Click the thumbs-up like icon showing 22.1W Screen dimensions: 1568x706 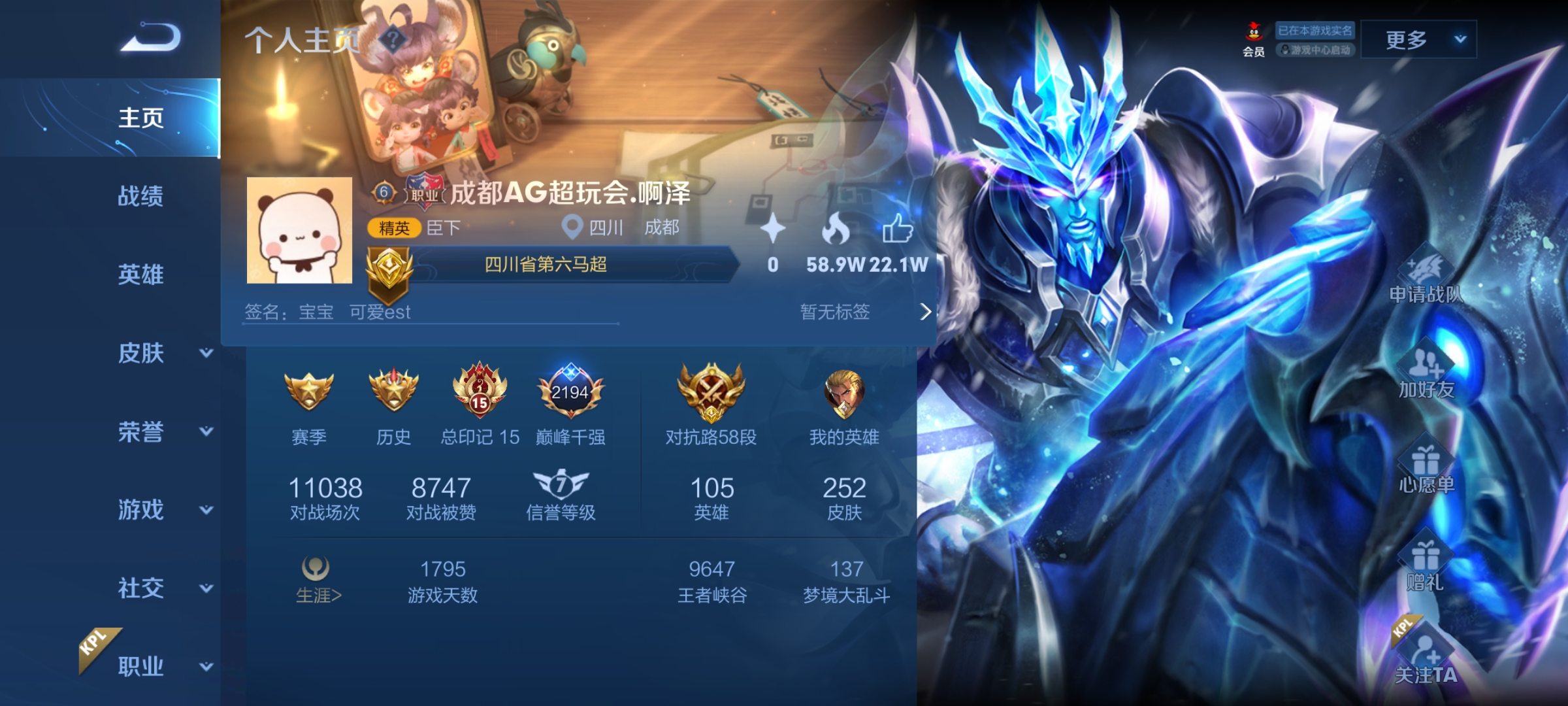pos(900,230)
